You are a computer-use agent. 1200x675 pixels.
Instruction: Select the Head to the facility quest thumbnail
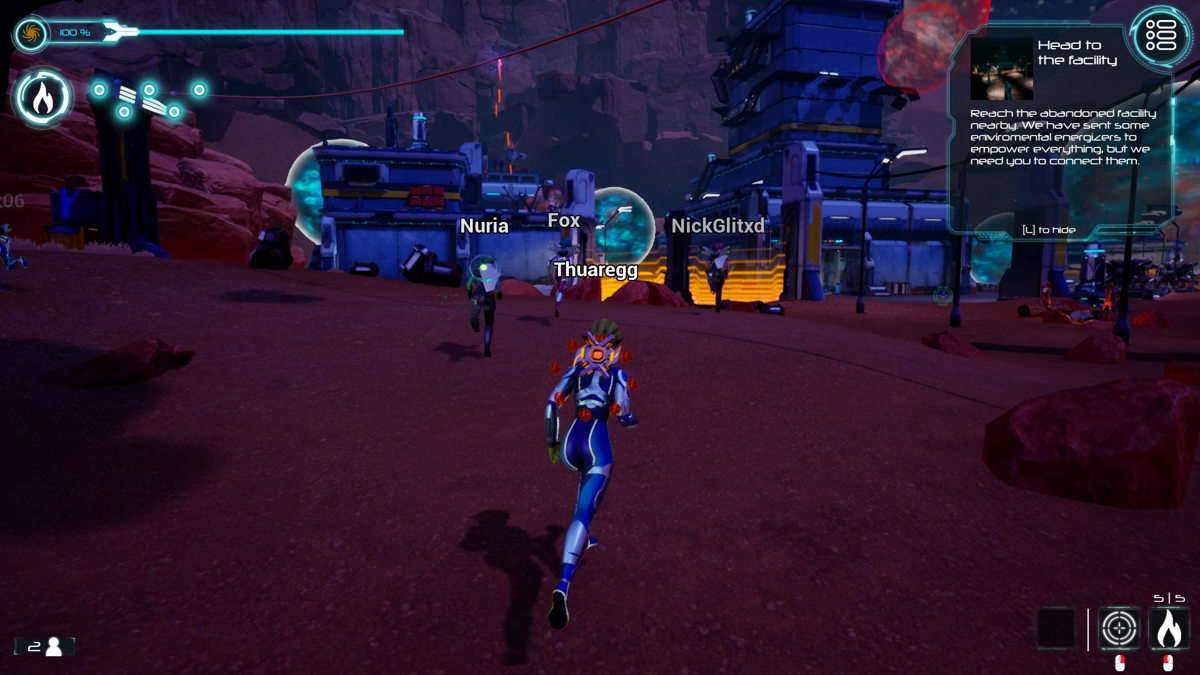(1001, 69)
